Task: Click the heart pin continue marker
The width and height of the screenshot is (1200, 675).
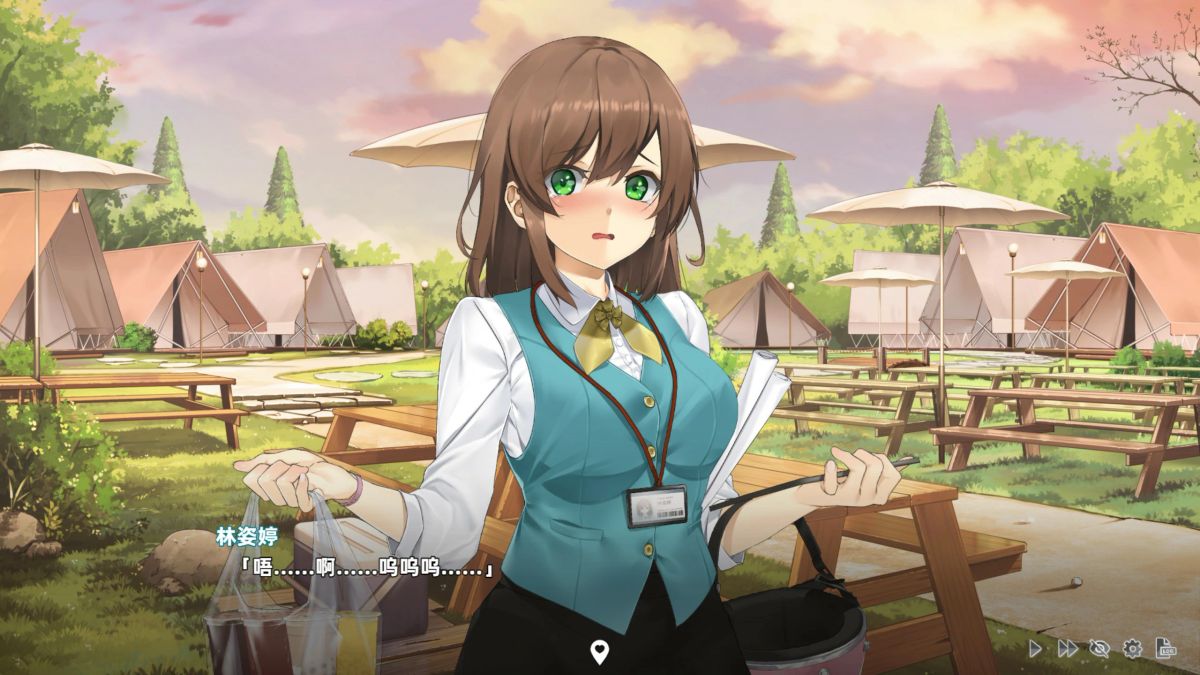Action: (x=599, y=653)
